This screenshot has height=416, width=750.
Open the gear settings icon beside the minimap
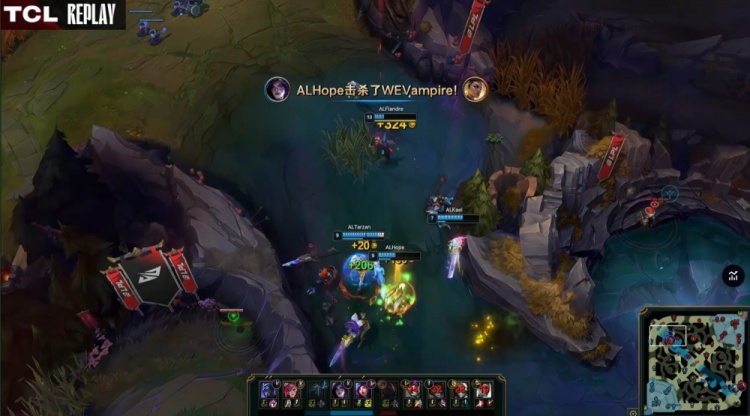(633, 411)
